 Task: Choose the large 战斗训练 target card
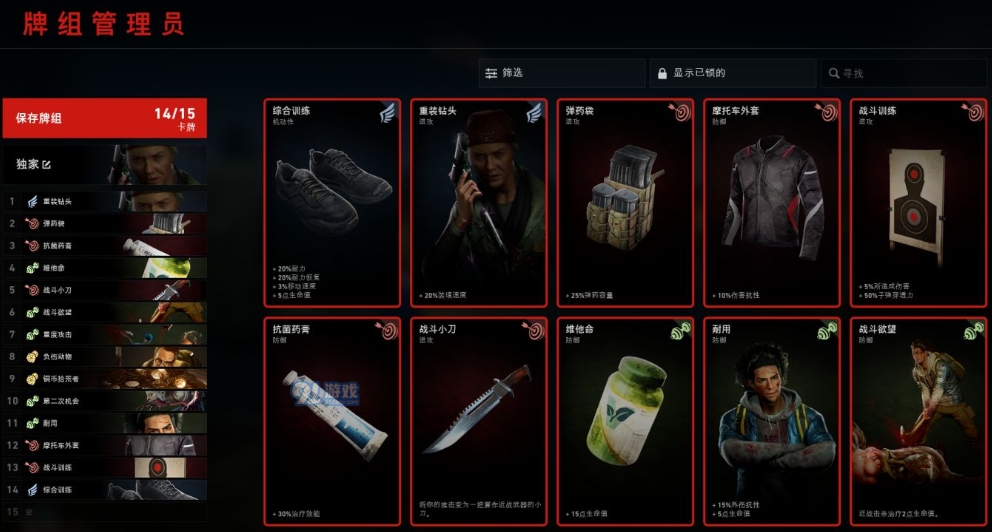[917, 202]
